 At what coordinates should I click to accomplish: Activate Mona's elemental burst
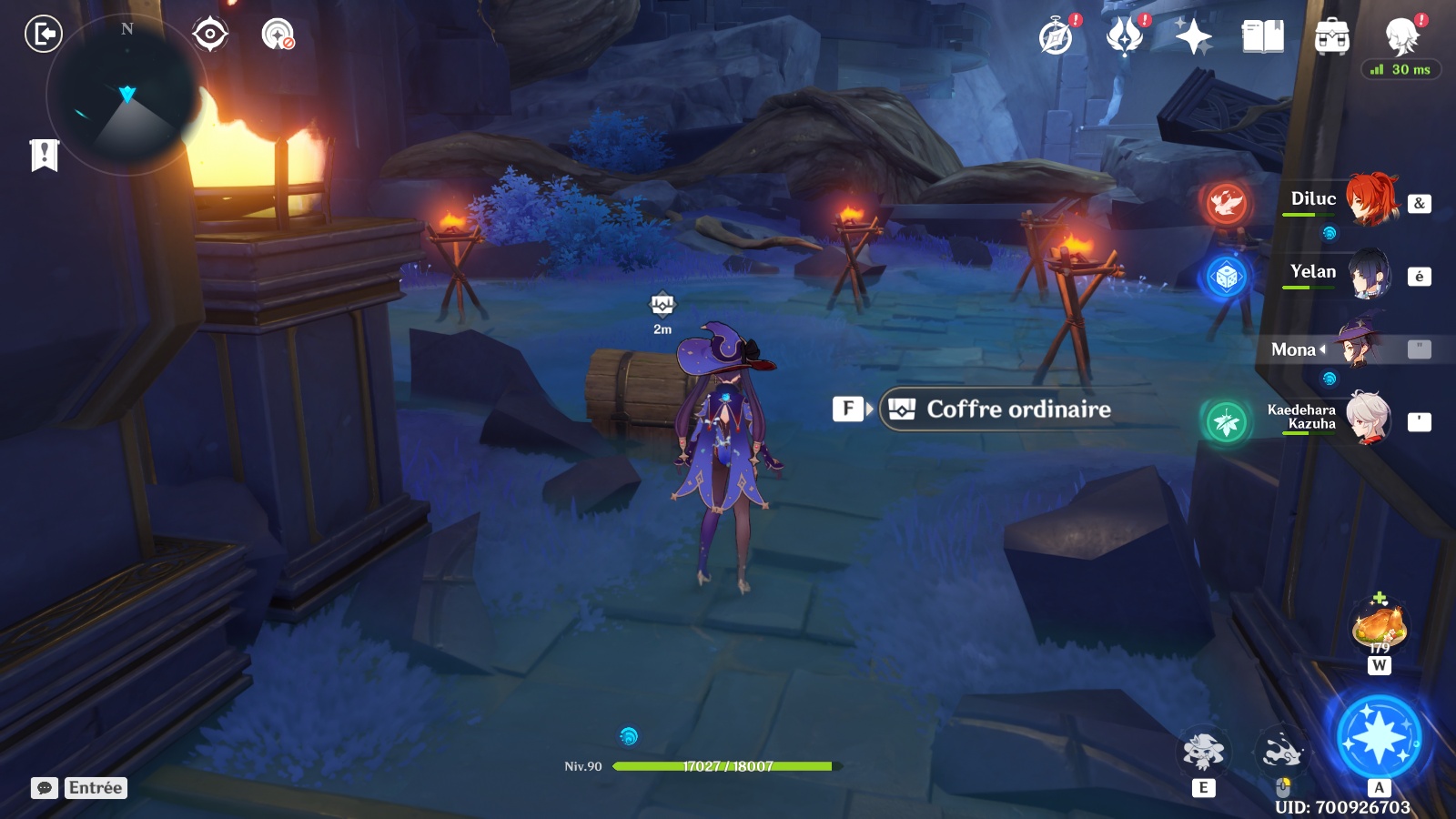(1379, 736)
